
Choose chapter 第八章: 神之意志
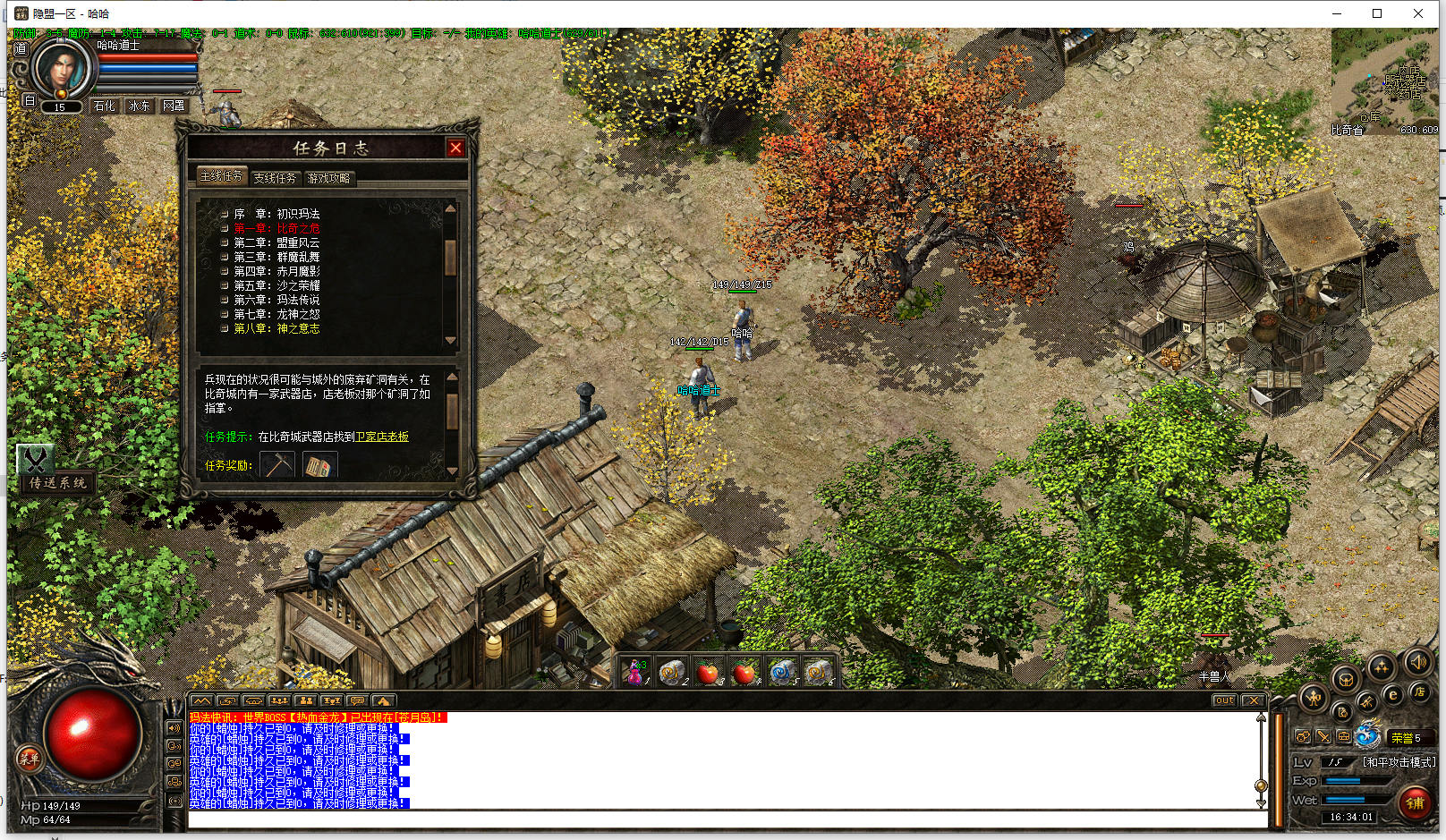(x=276, y=328)
